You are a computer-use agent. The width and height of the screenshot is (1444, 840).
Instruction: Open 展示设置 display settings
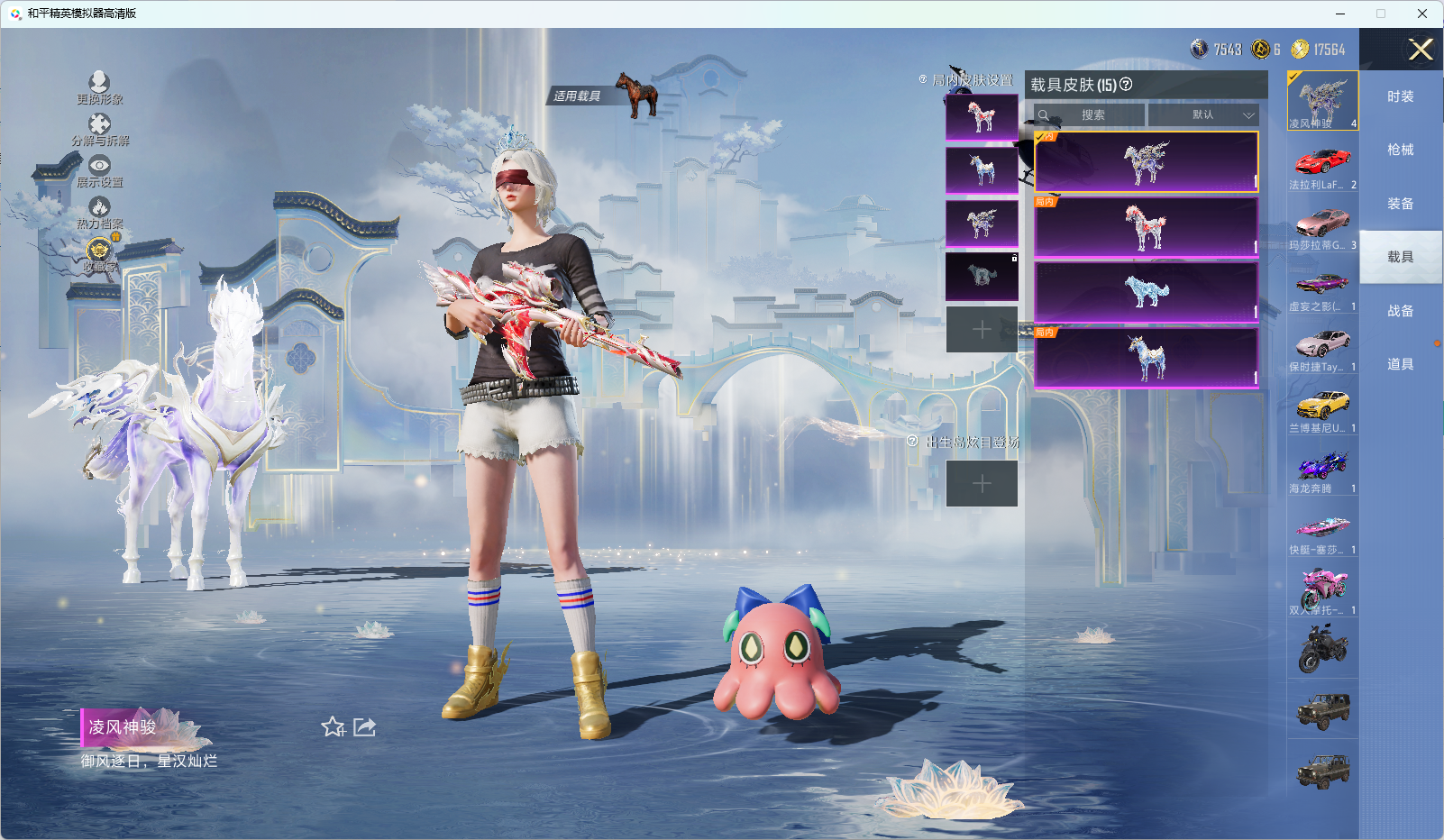[x=99, y=170]
